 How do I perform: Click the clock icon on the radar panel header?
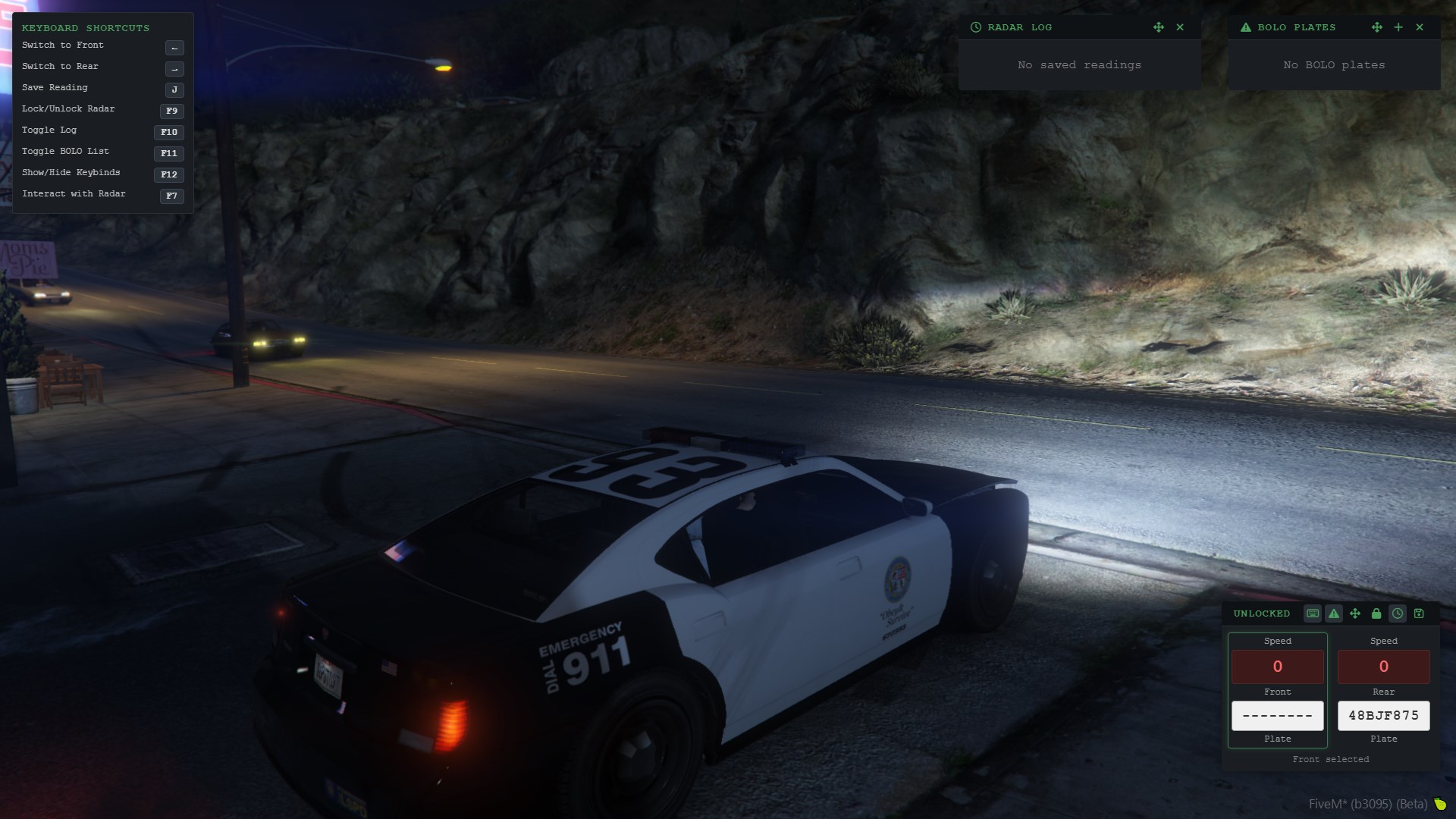point(1397,614)
